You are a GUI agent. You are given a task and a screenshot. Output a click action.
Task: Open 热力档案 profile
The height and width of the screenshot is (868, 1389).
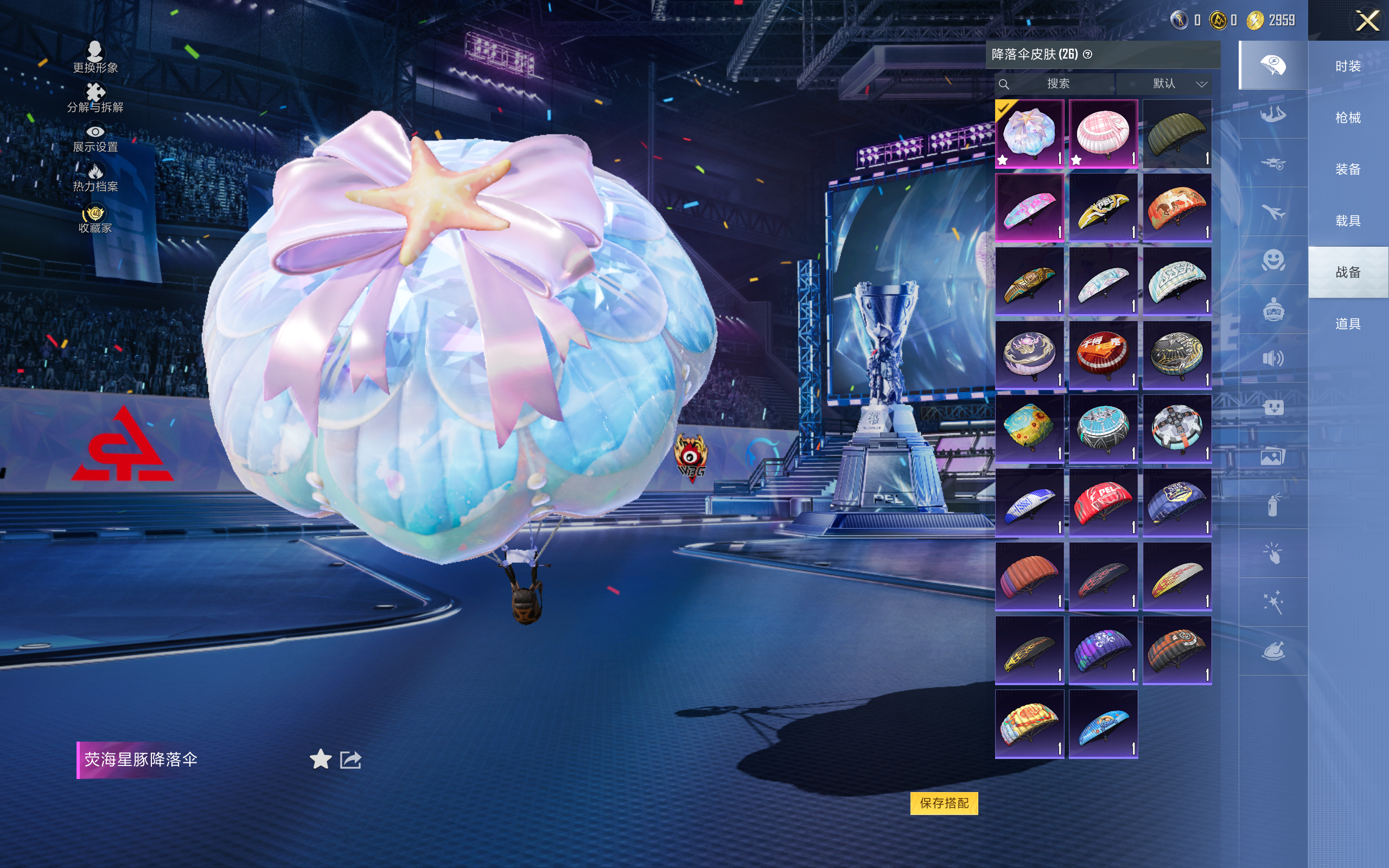pos(95,177)
